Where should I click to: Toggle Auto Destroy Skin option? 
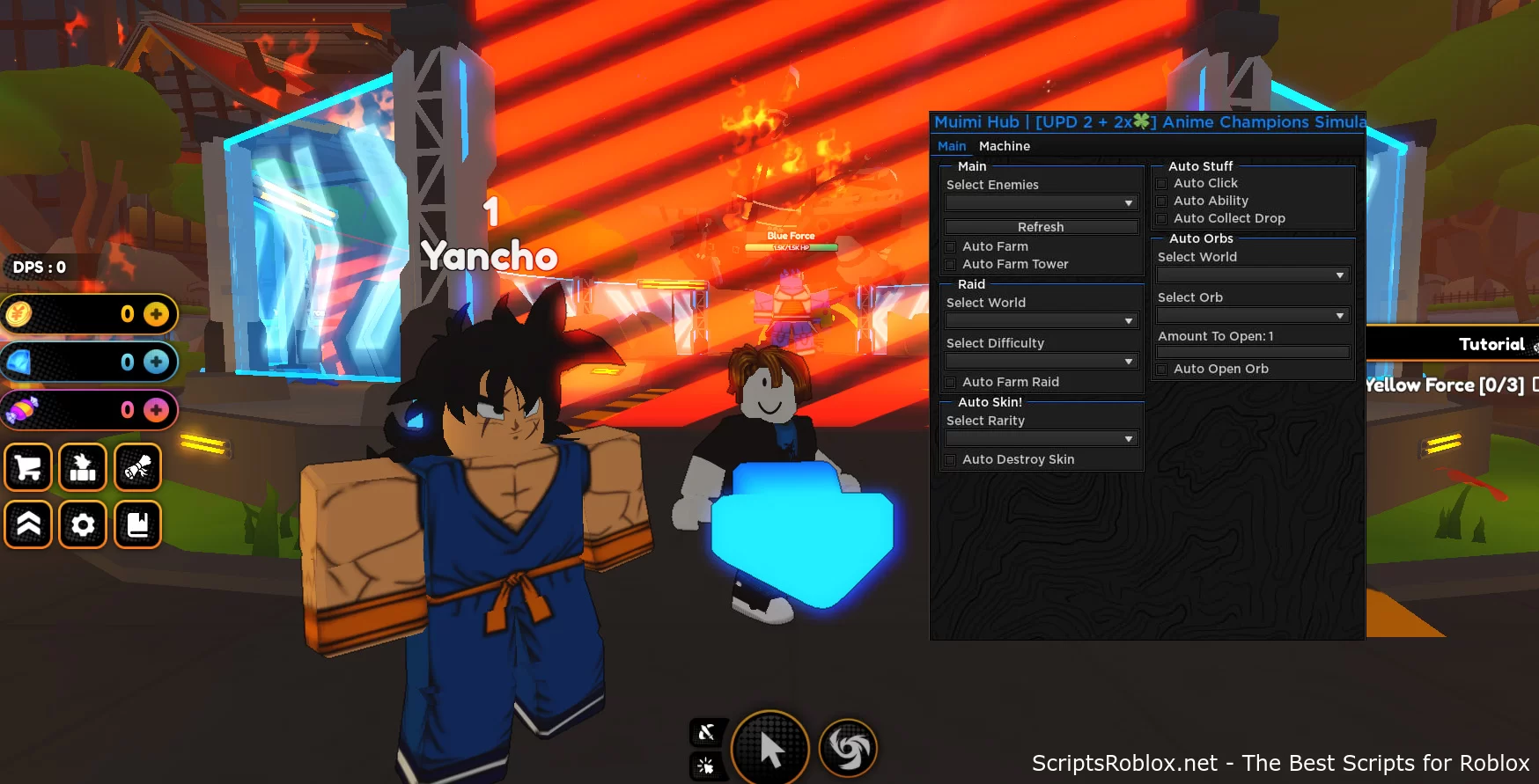pos(951,459)
